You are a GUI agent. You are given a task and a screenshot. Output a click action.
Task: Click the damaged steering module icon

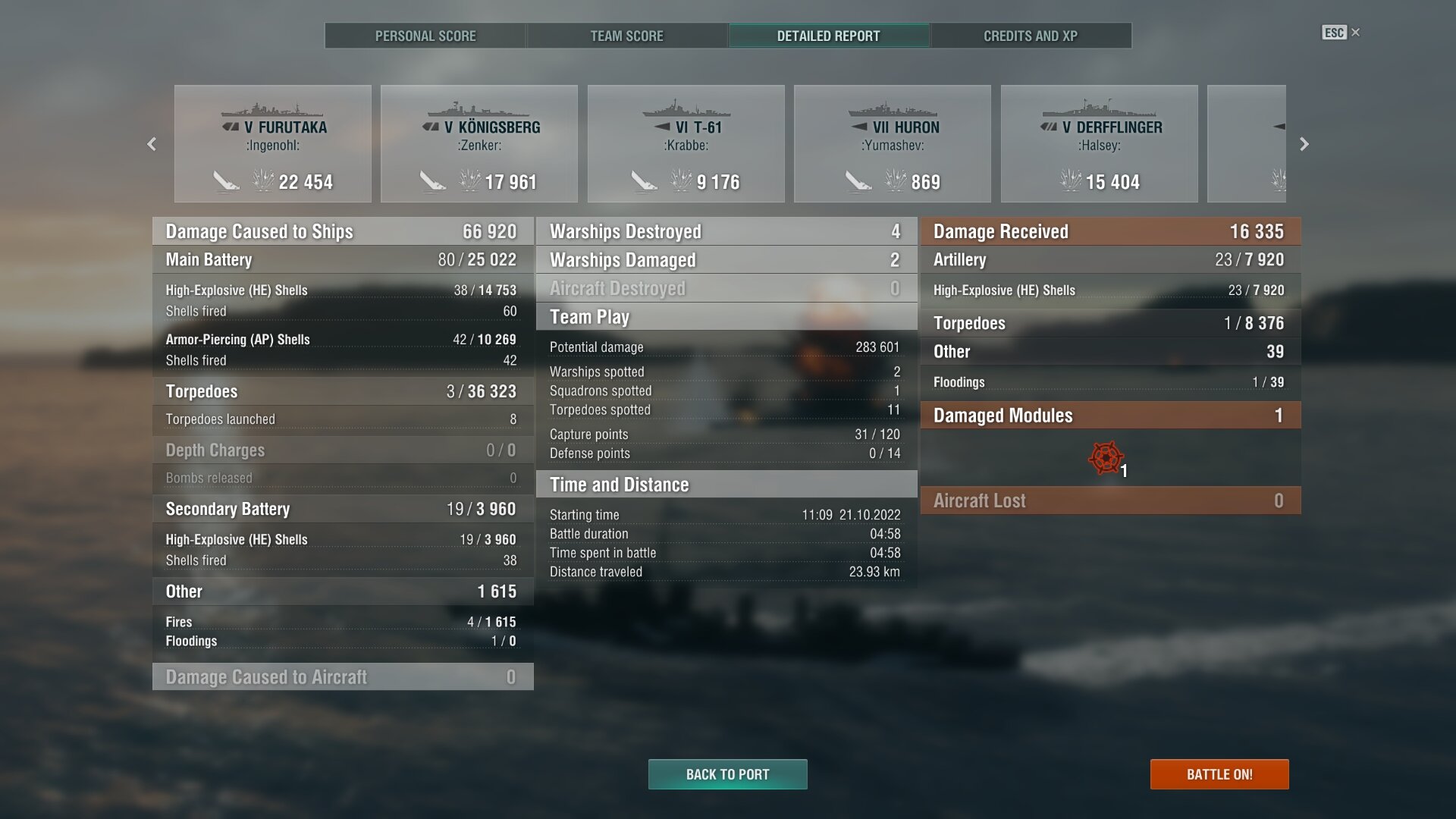1106,458
